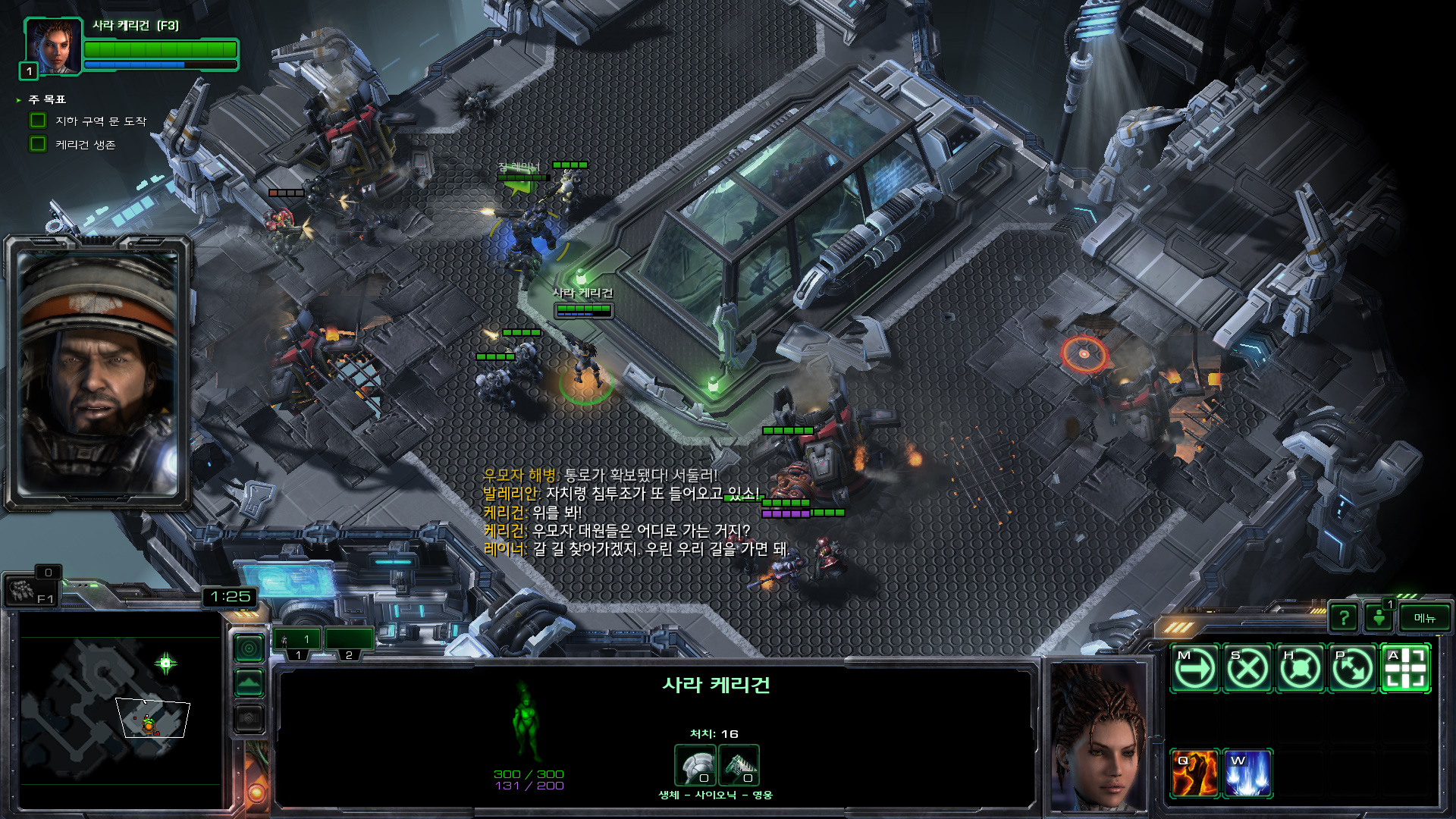Click the idle workers F1 button
The image size is (1456, 819).
point(30,590)
